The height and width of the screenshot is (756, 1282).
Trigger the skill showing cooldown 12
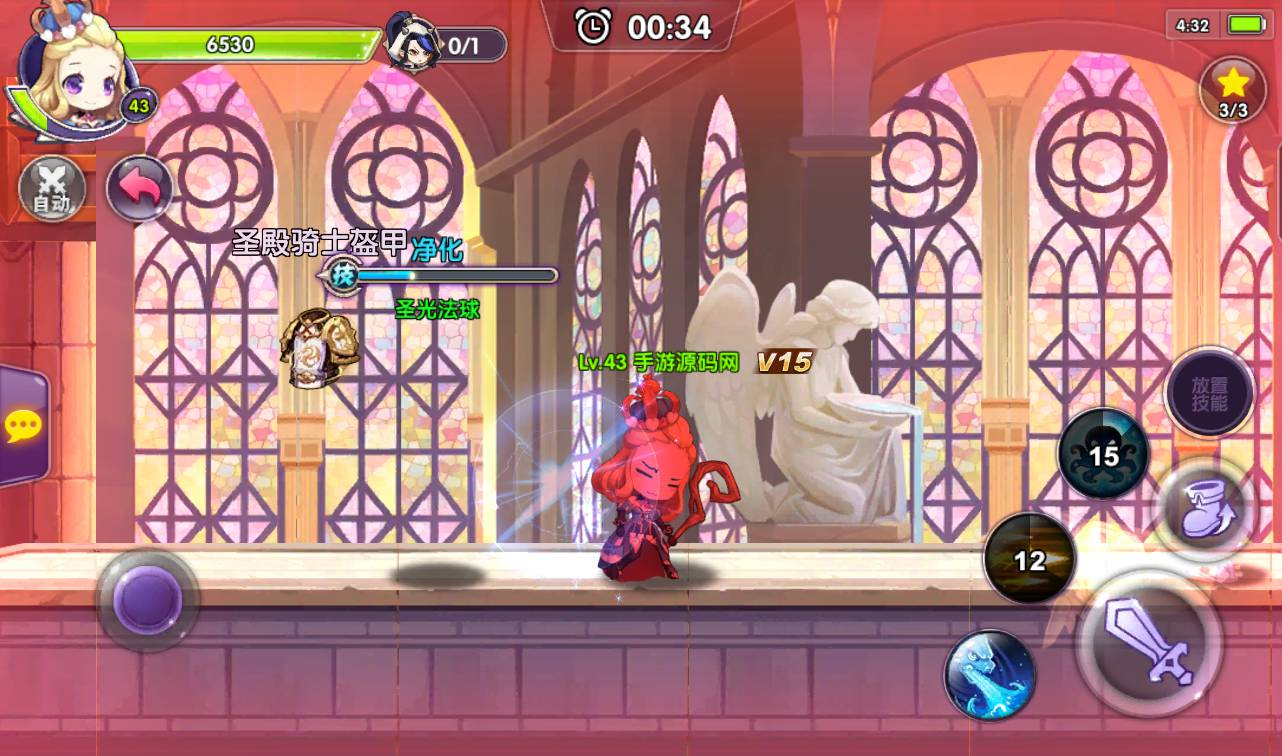point(1029,558)
